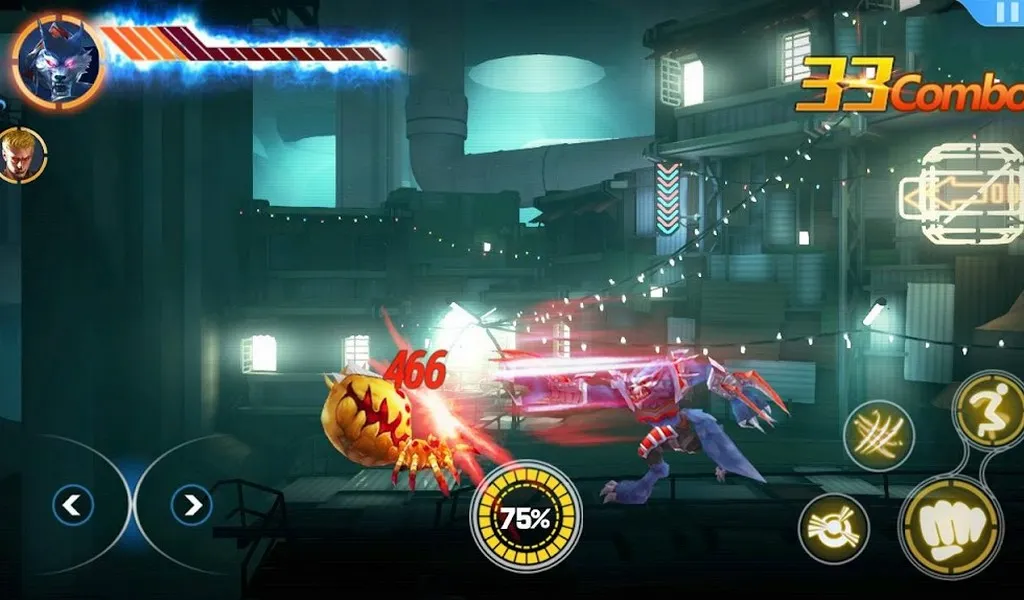Trigger the jump action button
This screenshot has width=1024, height=600.
[x=989, y=408]
